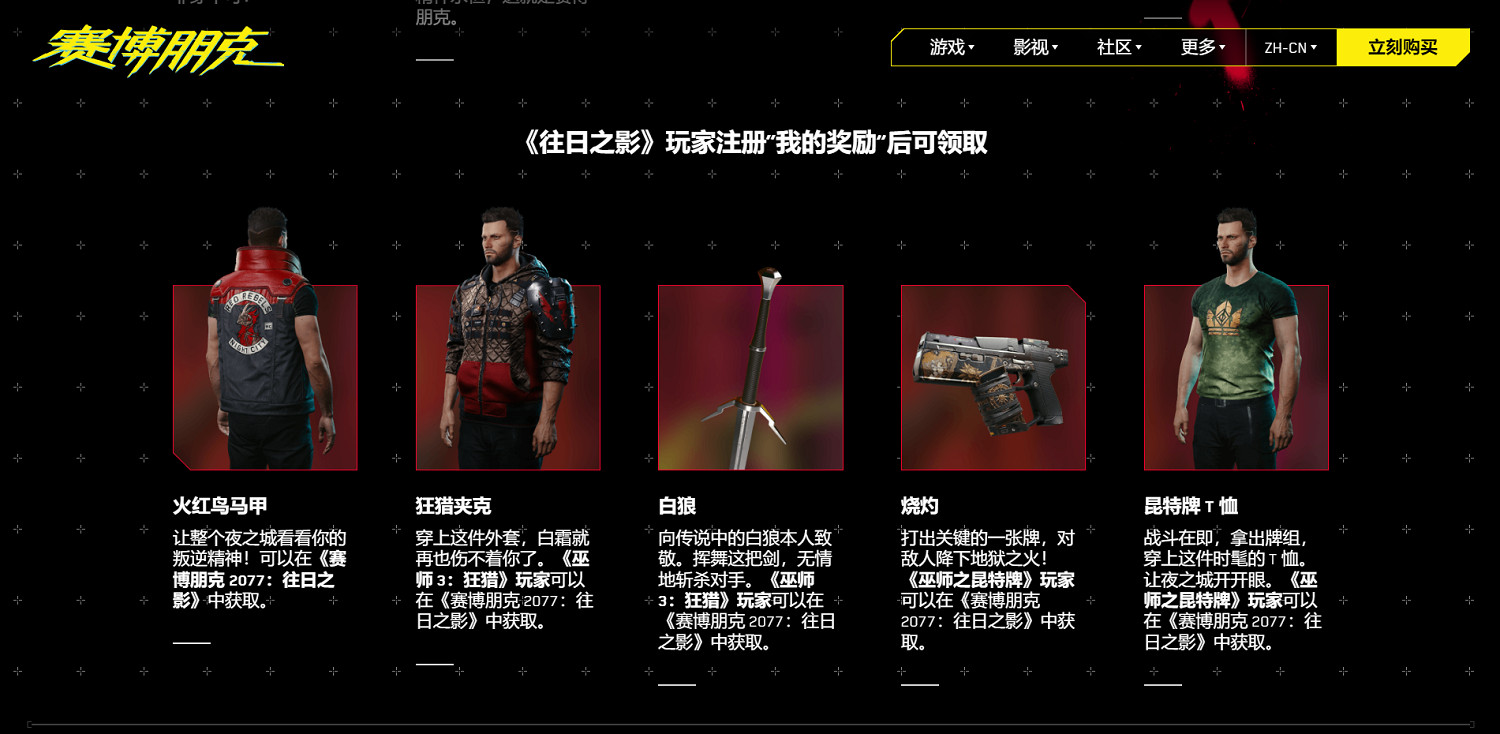Click the green 昆特牌 T-shirt image
Screen dimensions: 1500x734
pyautogui.click(x=1237, y=377)
